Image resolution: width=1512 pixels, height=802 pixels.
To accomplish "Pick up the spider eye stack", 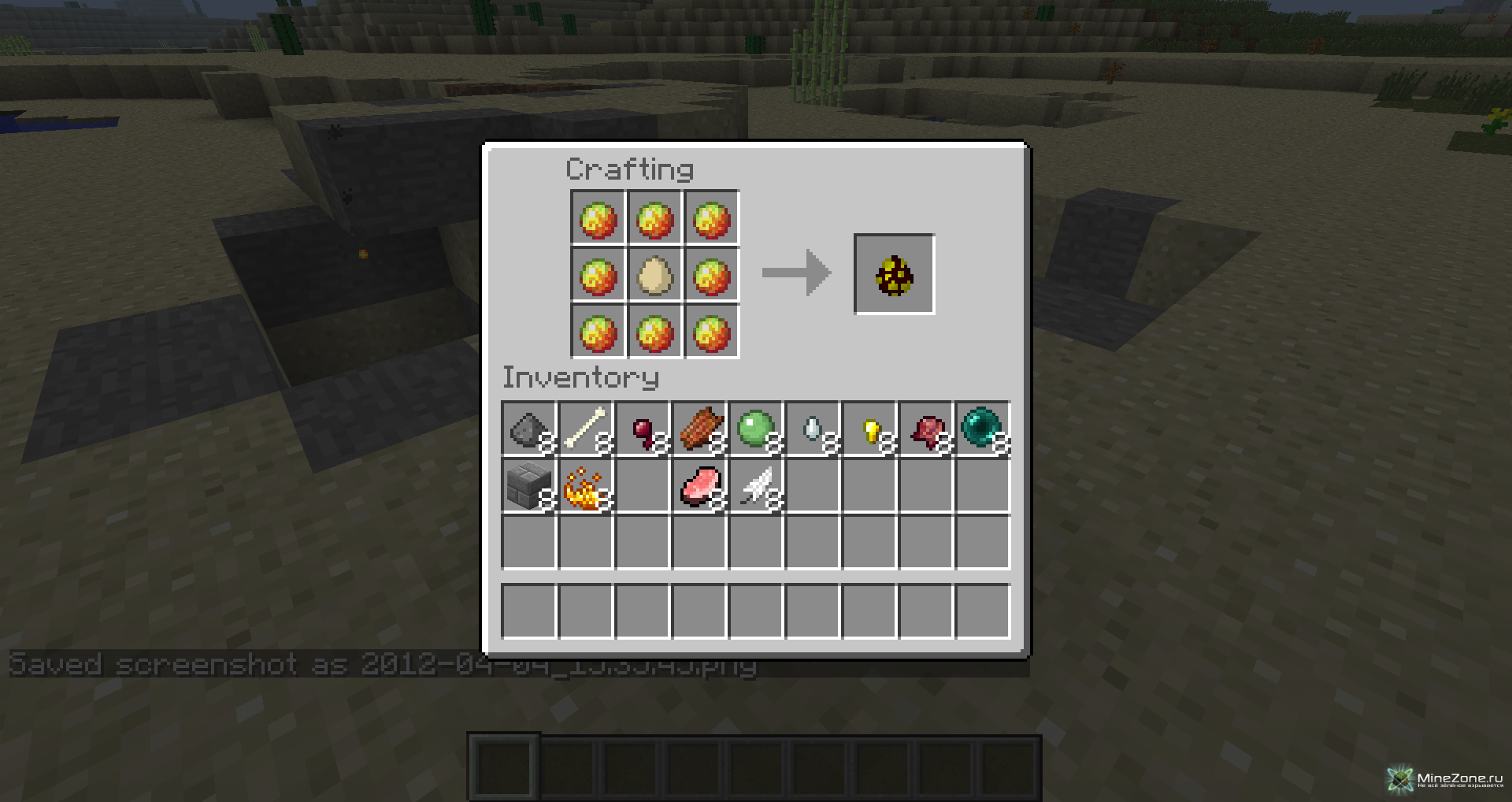I will click(643, 429).
